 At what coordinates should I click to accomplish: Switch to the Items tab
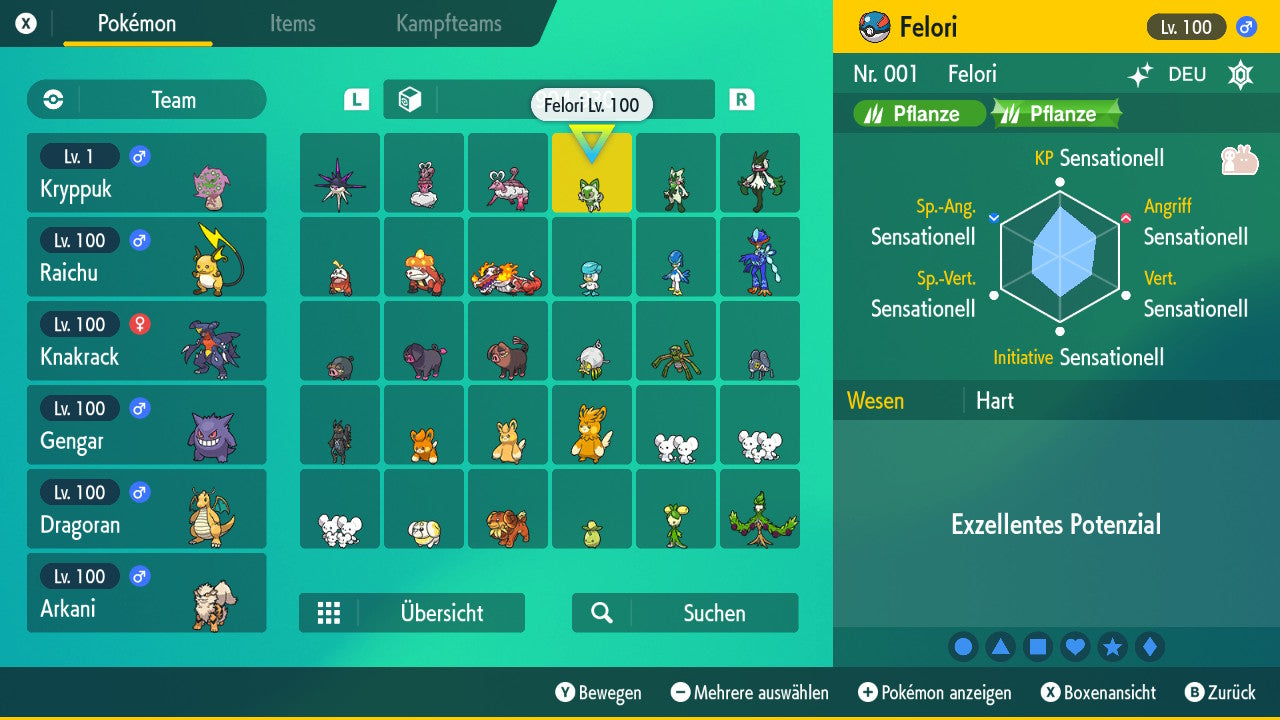[292, 24]
